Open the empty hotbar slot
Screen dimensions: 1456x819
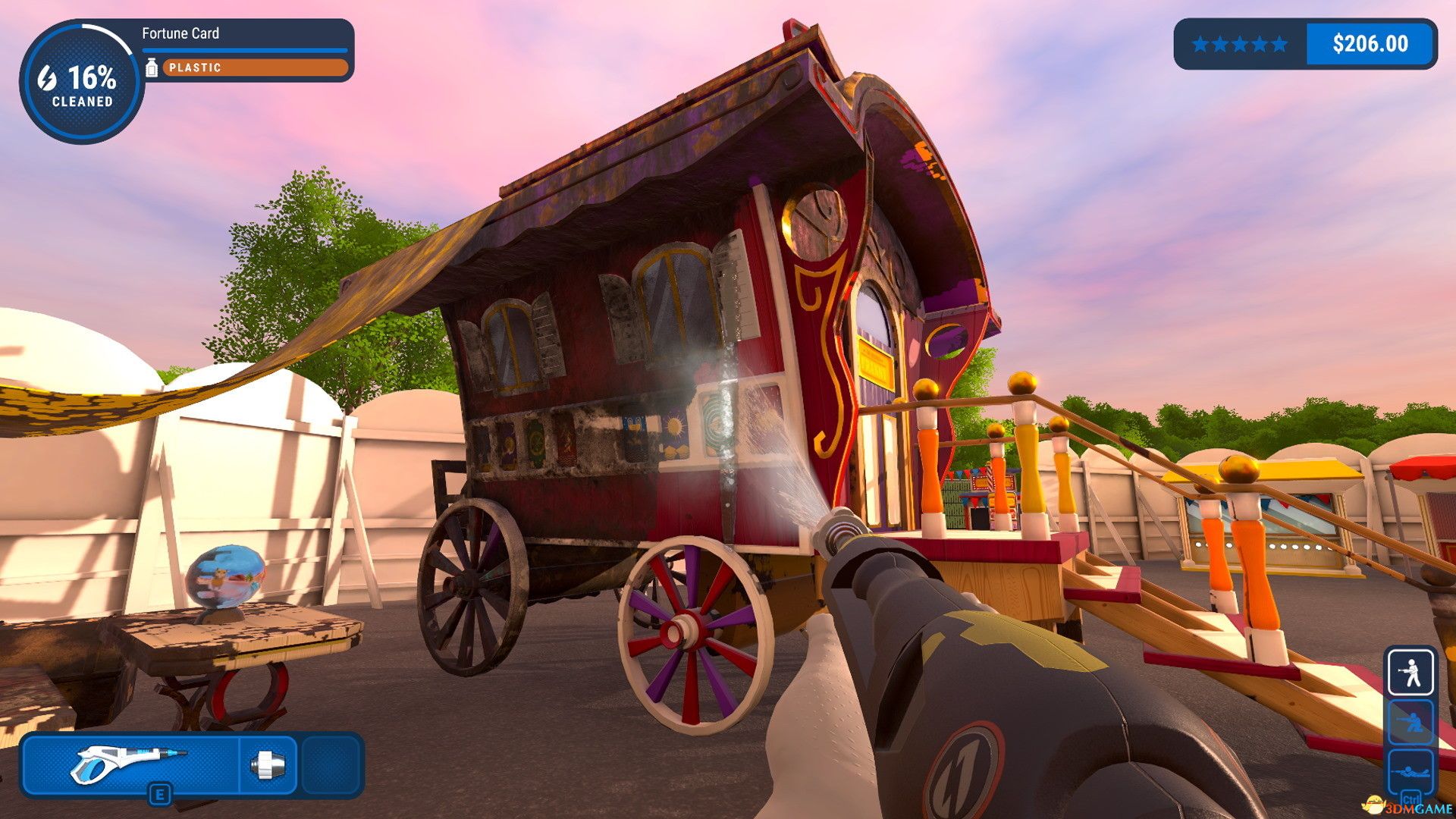pyautogui.click(x=331, y=765)
